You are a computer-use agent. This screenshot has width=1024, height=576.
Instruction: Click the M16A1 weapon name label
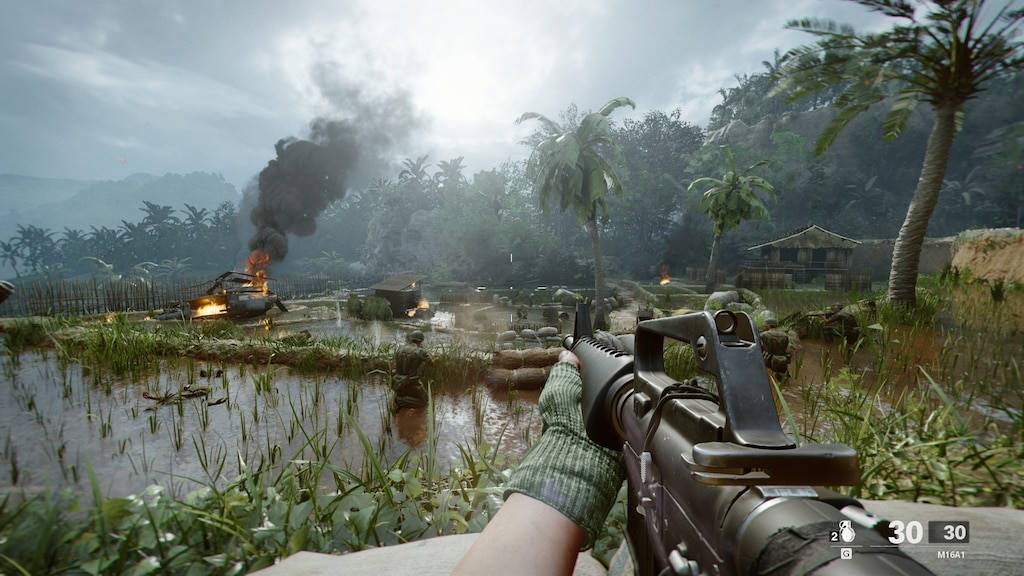point(951,553)
